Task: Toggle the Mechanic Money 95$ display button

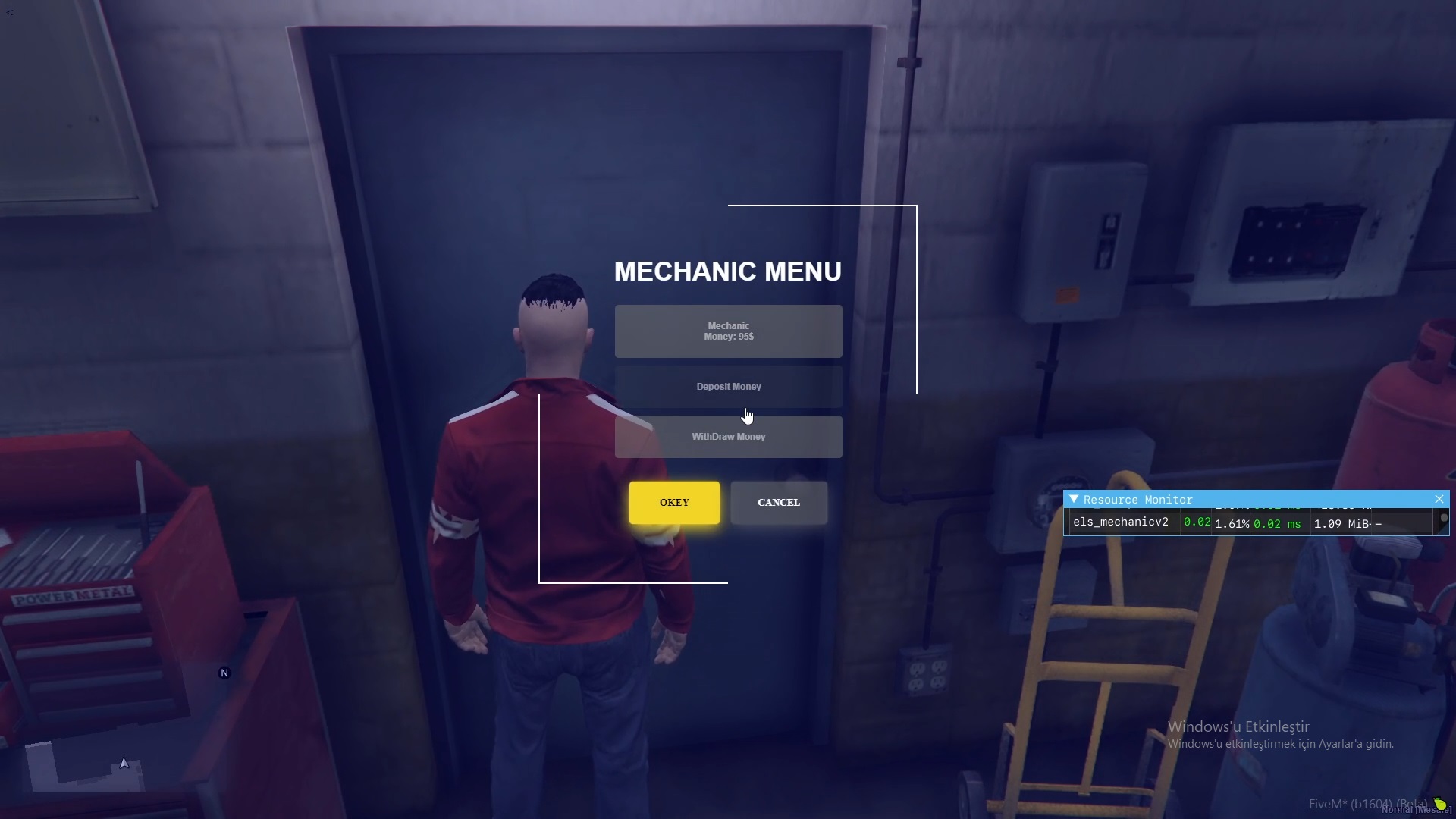Action: point(728,331)
